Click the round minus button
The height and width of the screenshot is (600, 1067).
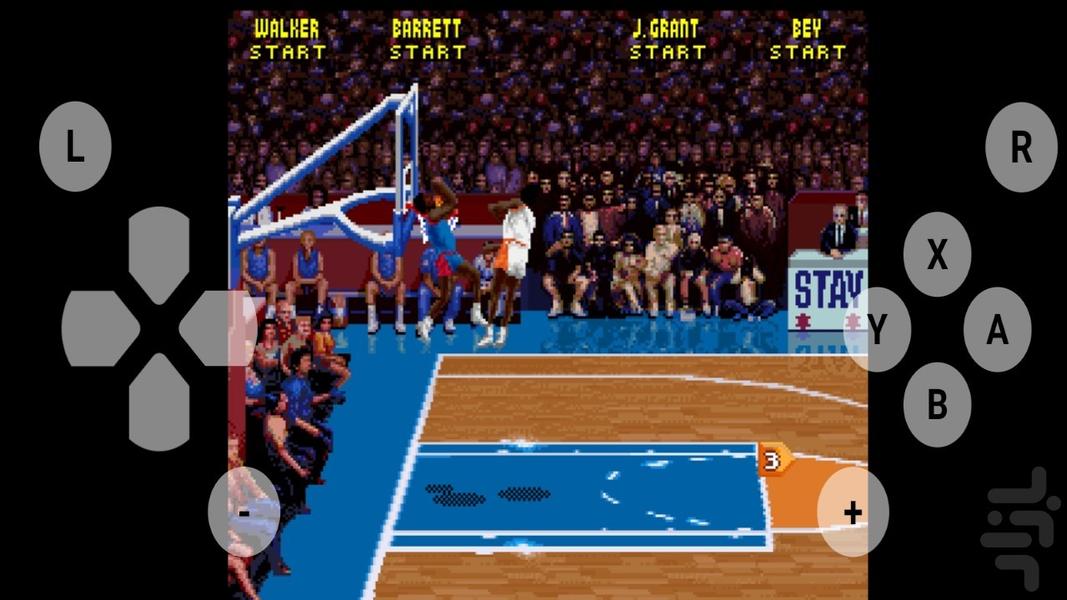click(x=243, y=512)
